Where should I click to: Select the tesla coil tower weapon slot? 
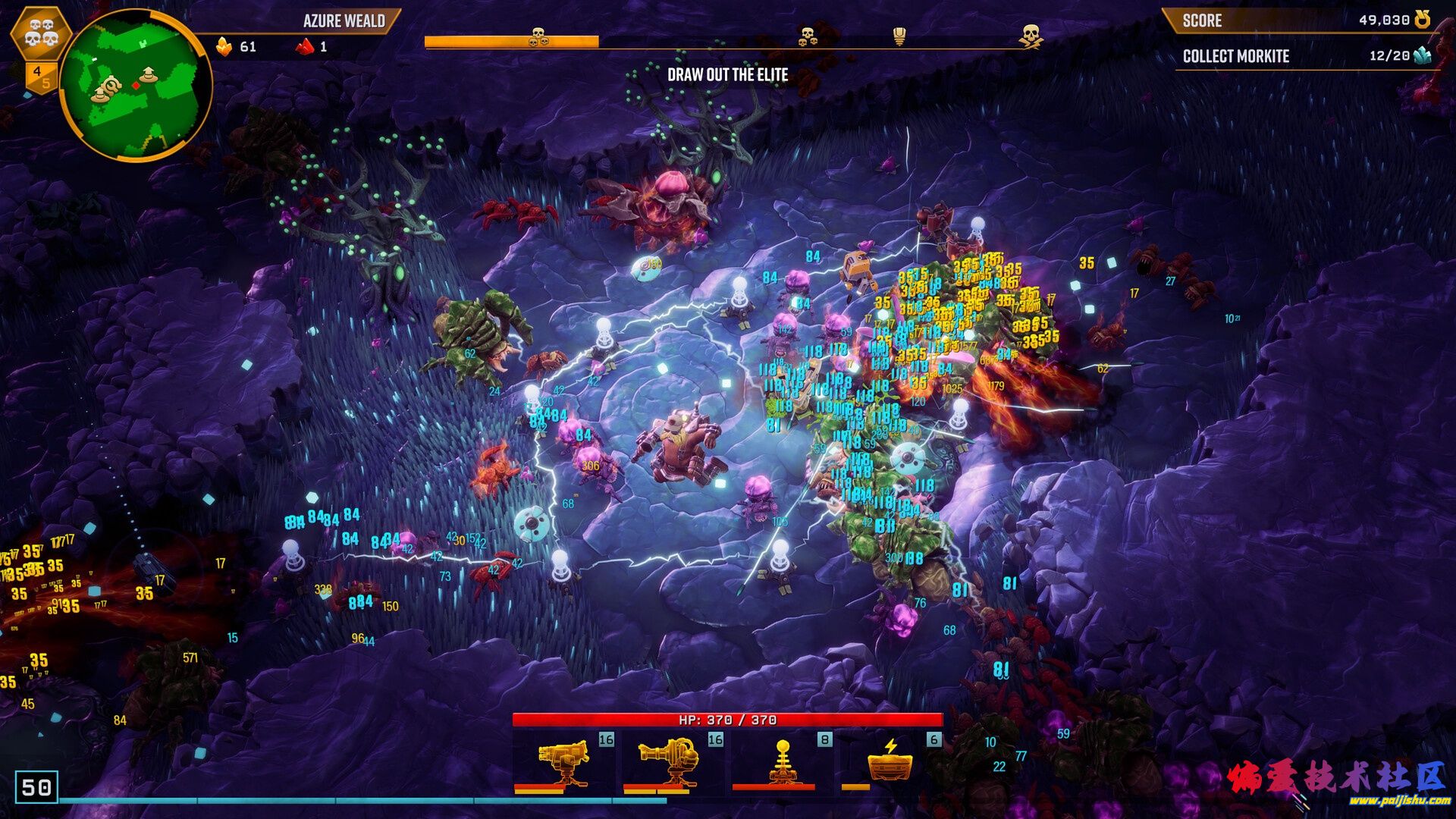782,762
